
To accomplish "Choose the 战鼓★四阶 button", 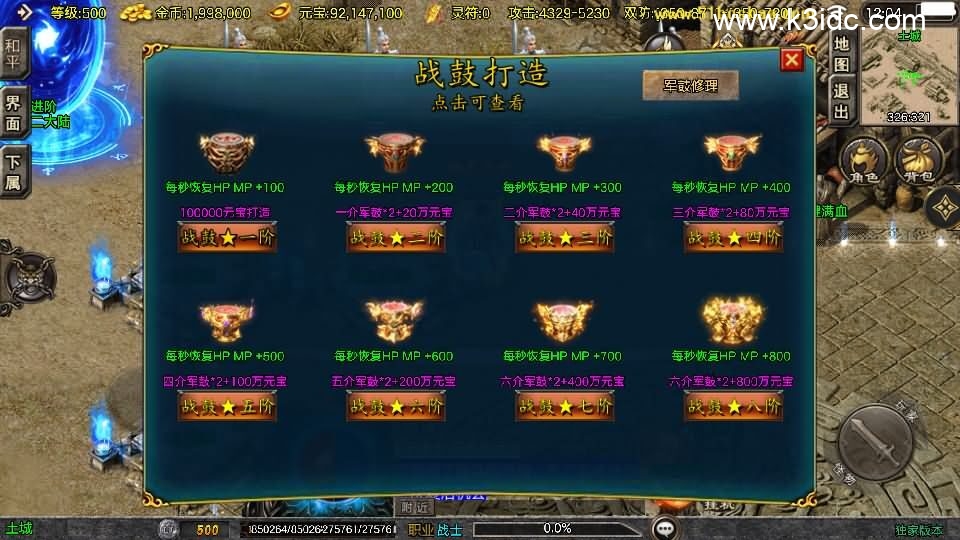I will tap(733, 238).
